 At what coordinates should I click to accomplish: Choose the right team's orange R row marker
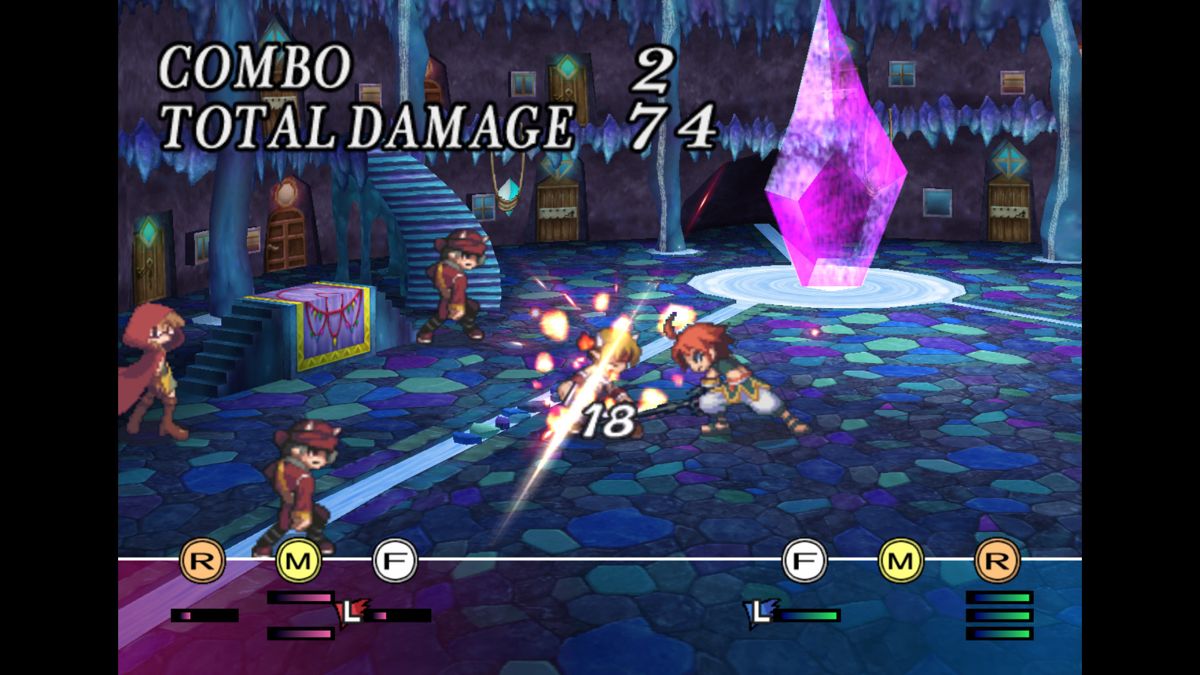point(996,561)
